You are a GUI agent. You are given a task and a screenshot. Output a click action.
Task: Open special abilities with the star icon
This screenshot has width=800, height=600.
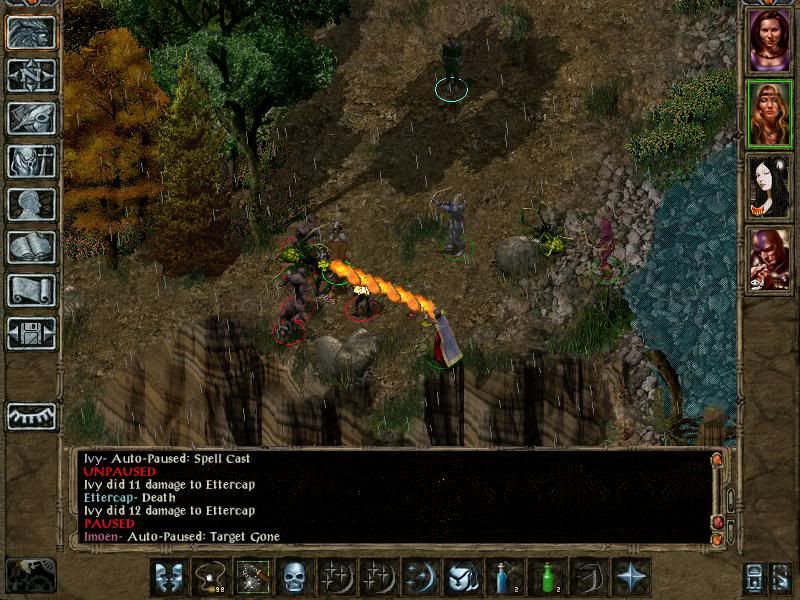629,577
